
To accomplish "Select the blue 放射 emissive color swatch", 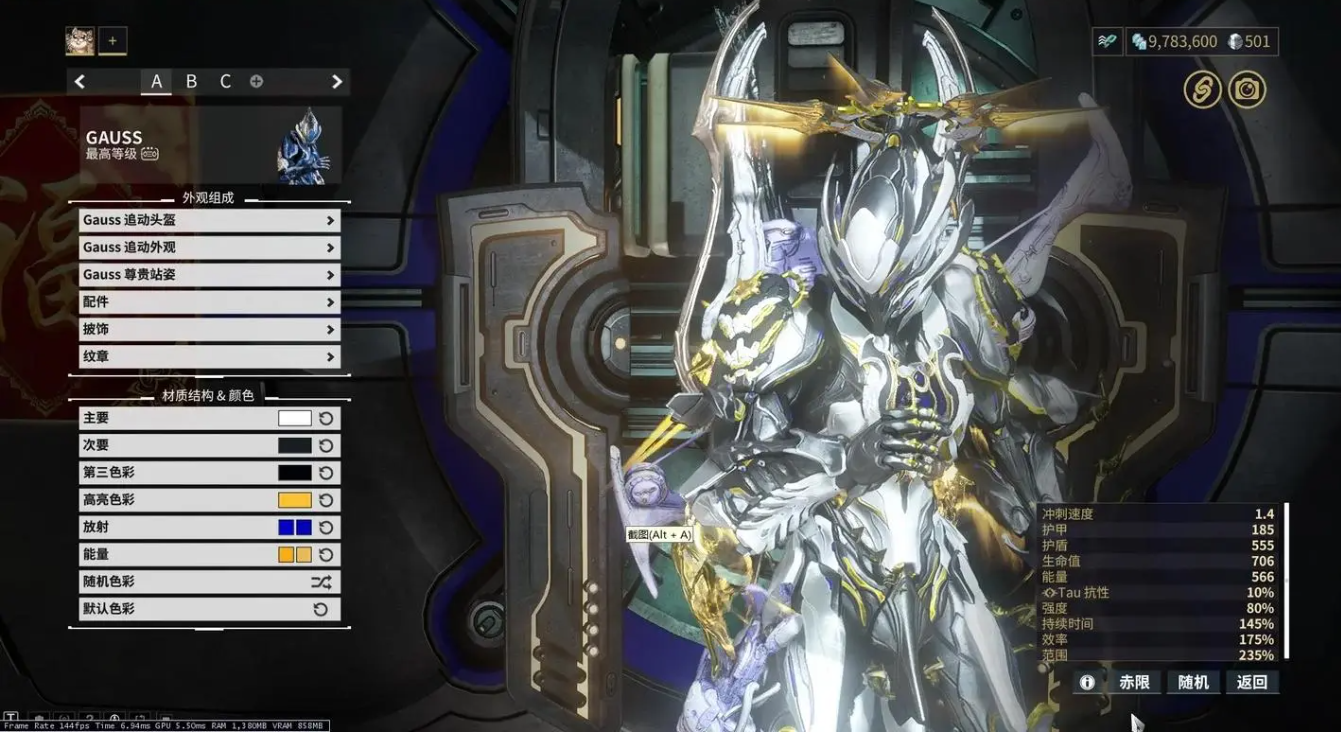I will click(x=295, y=527).
